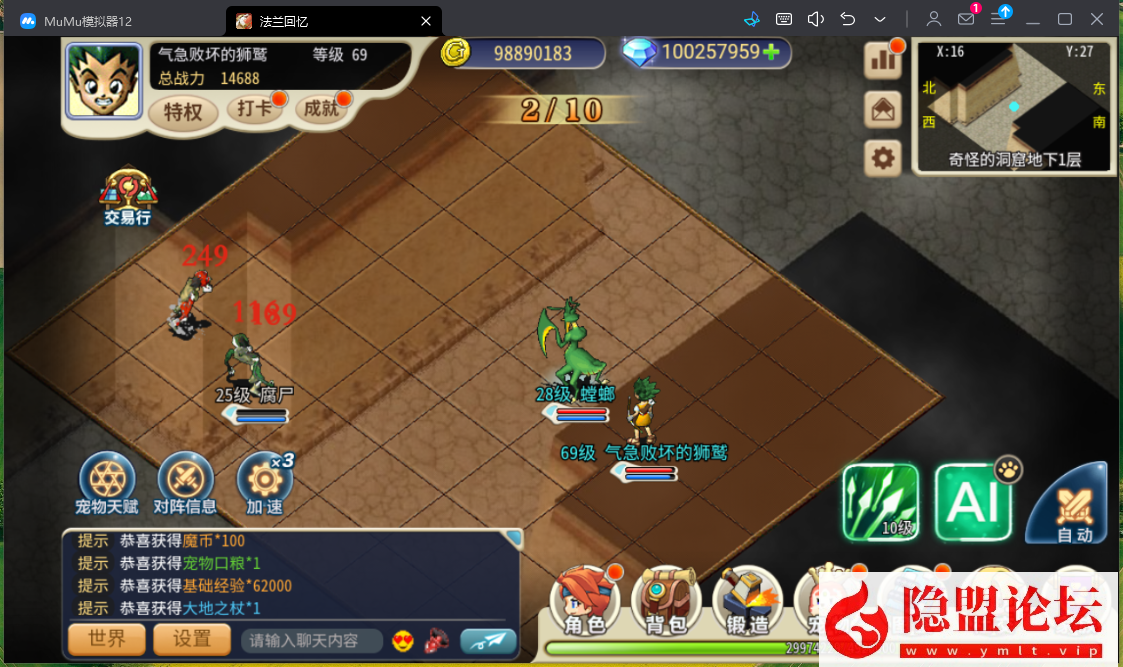
Task: Toggle 自动 auto-battle
Action: tap(1071, 505)
